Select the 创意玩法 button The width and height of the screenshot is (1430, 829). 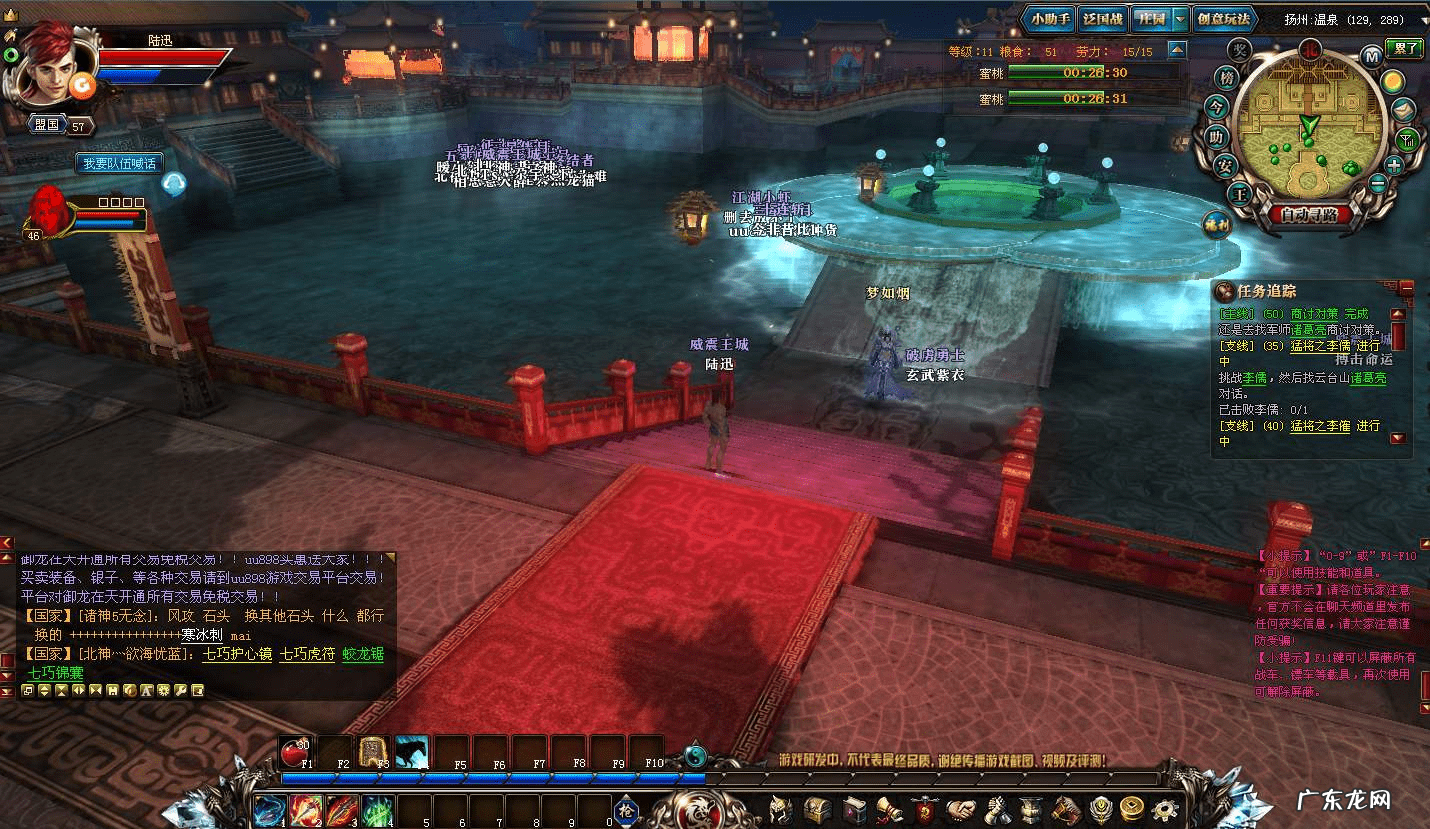click(1223, 19)
